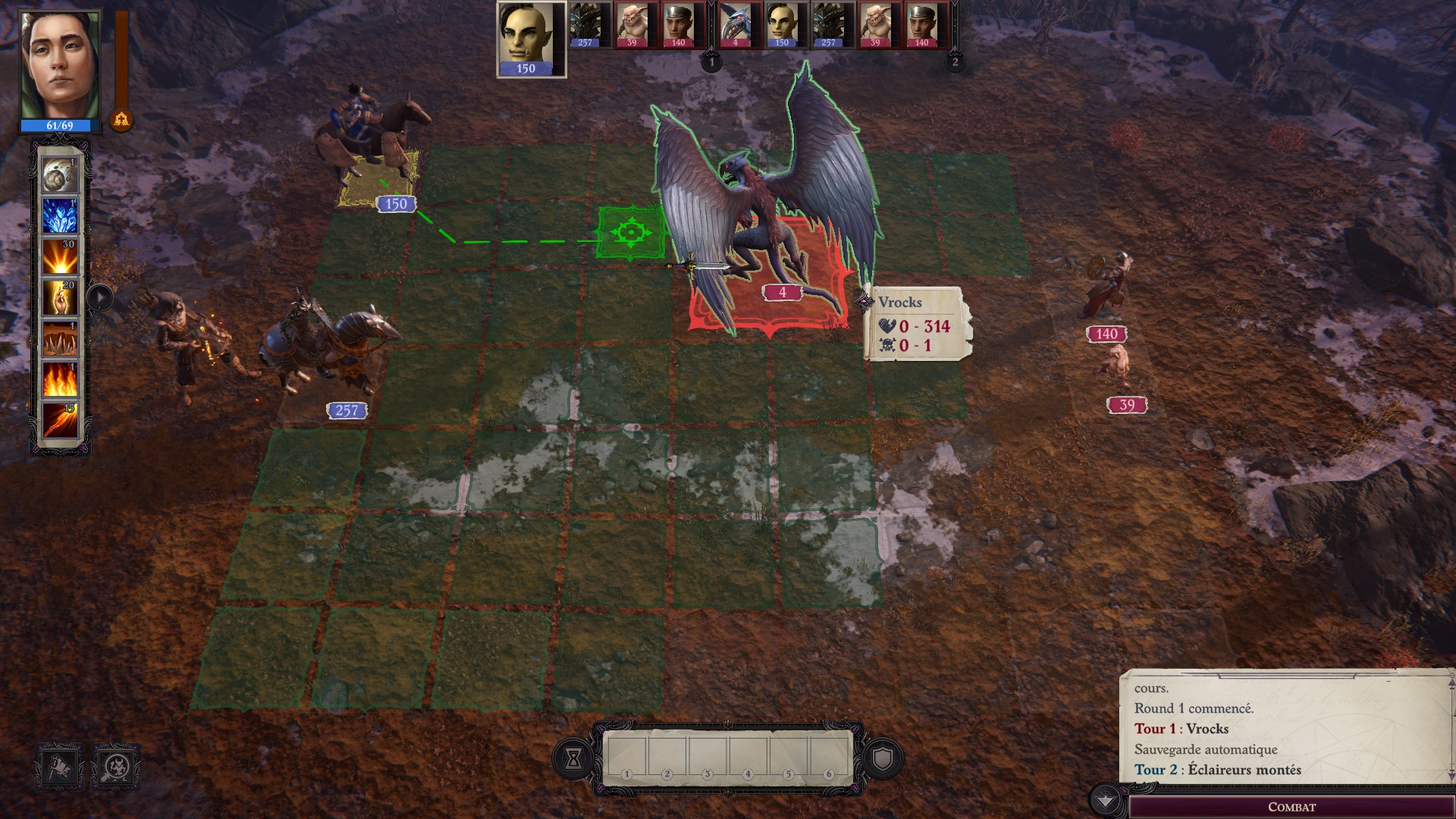The image size is (1456, 819).
Task: Click the hammer icon button
Action: (x=60, y=767)
